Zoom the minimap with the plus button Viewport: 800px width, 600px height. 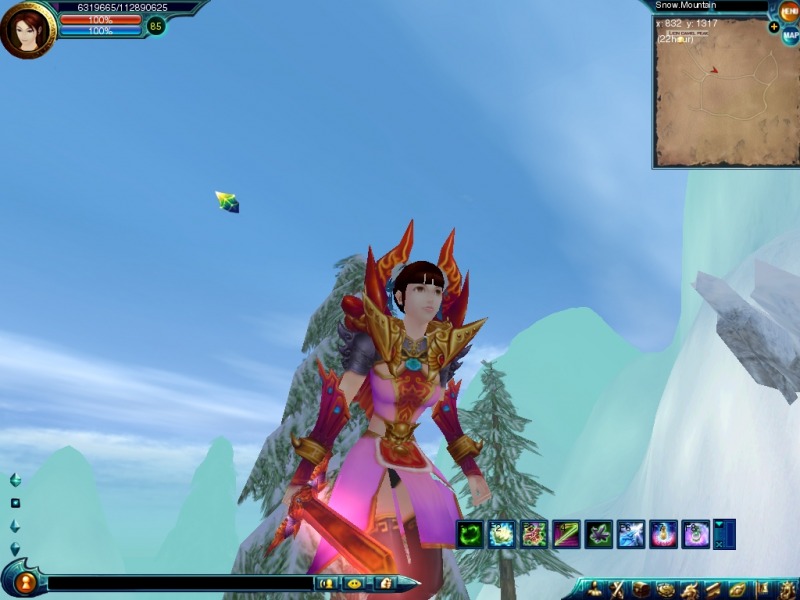click(x=773, y=27)
